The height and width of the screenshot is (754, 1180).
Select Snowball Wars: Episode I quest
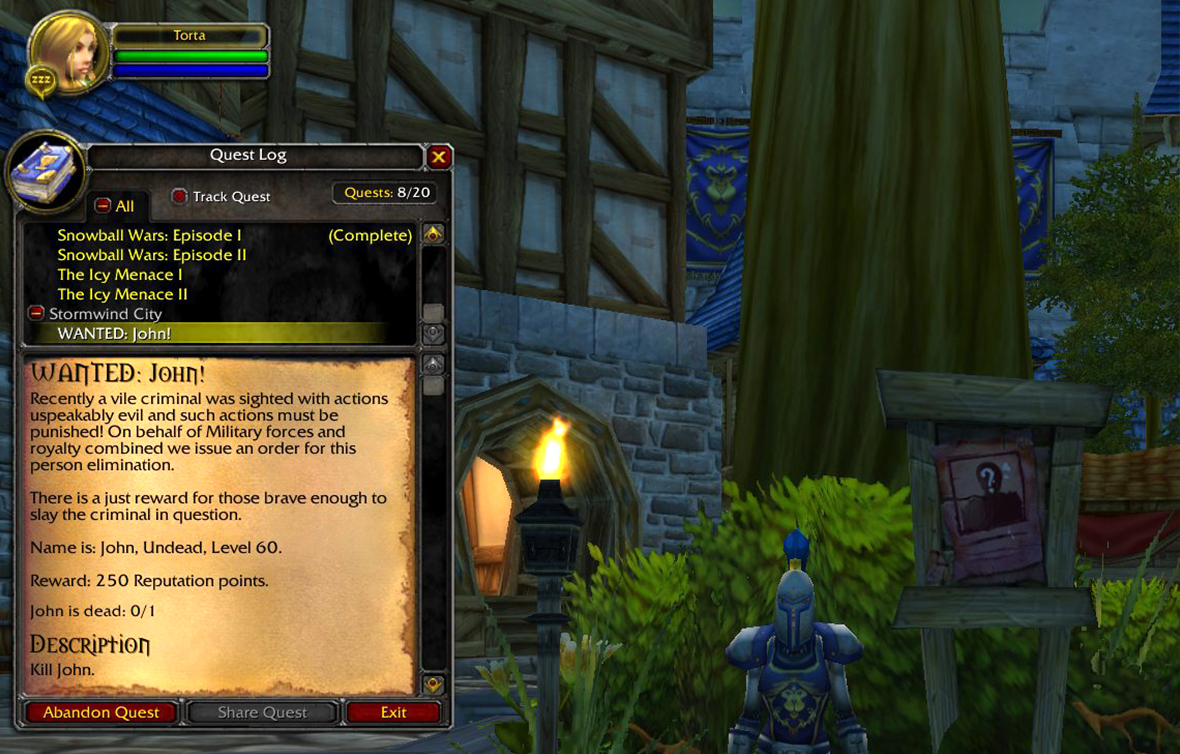(150, 236)
